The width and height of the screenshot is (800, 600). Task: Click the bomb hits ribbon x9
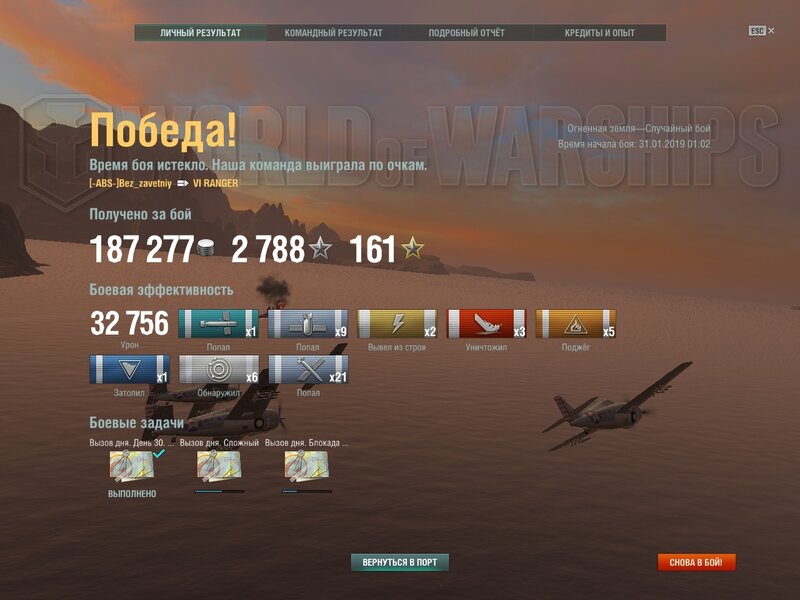point(307,324)
